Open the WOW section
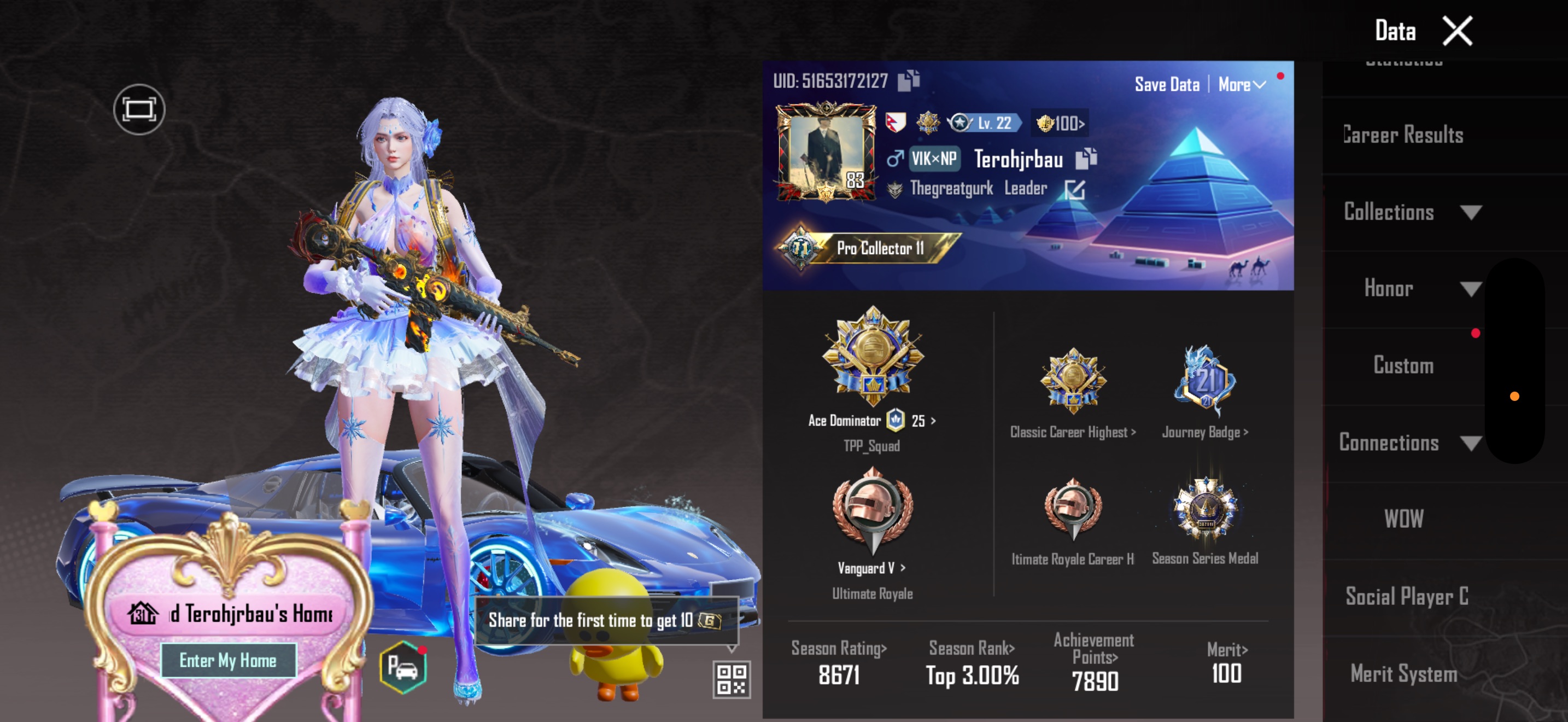Viewport: 1568px width, 722px height. click(x=1403, y=519)
